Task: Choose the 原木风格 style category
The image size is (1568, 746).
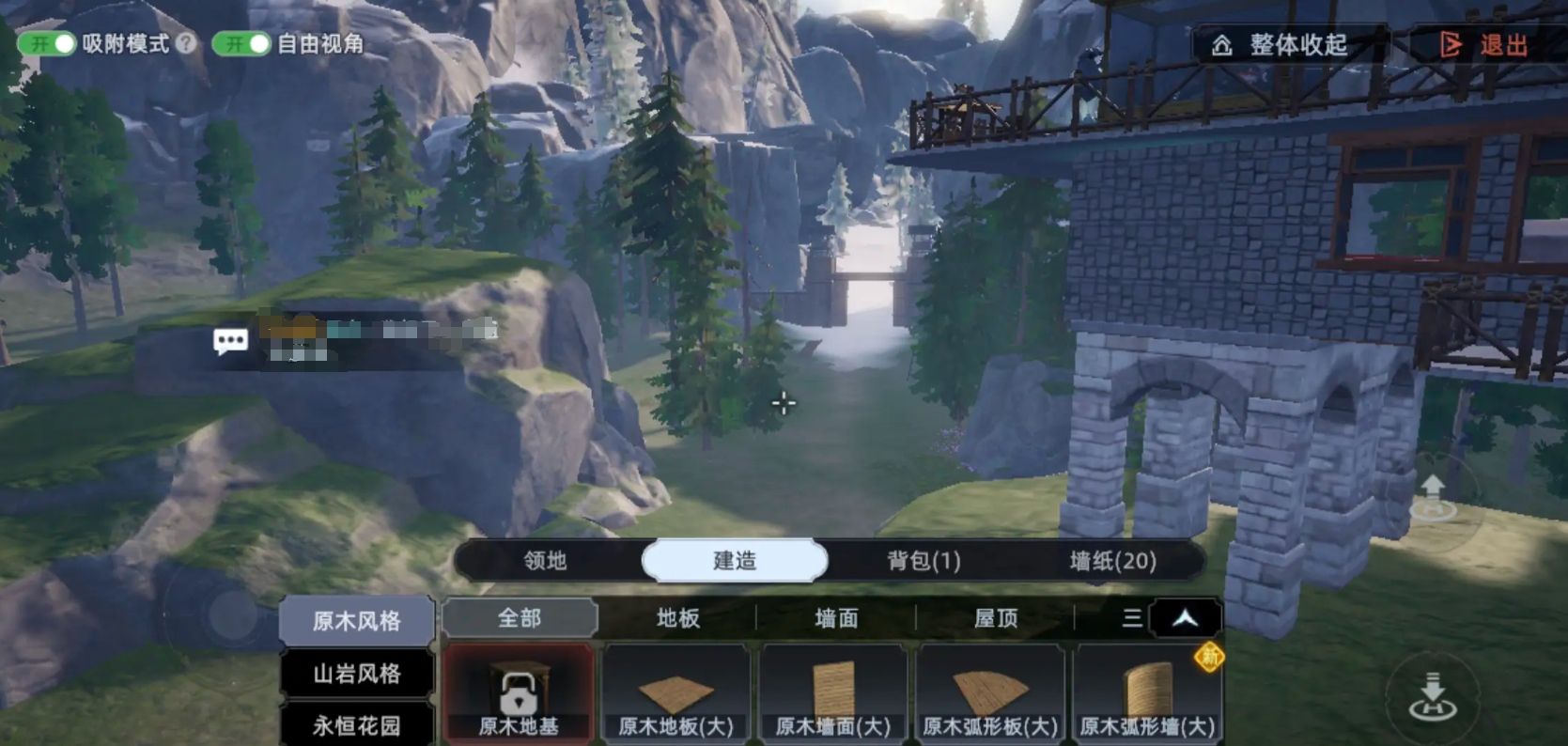Action: tap(357, 621)
